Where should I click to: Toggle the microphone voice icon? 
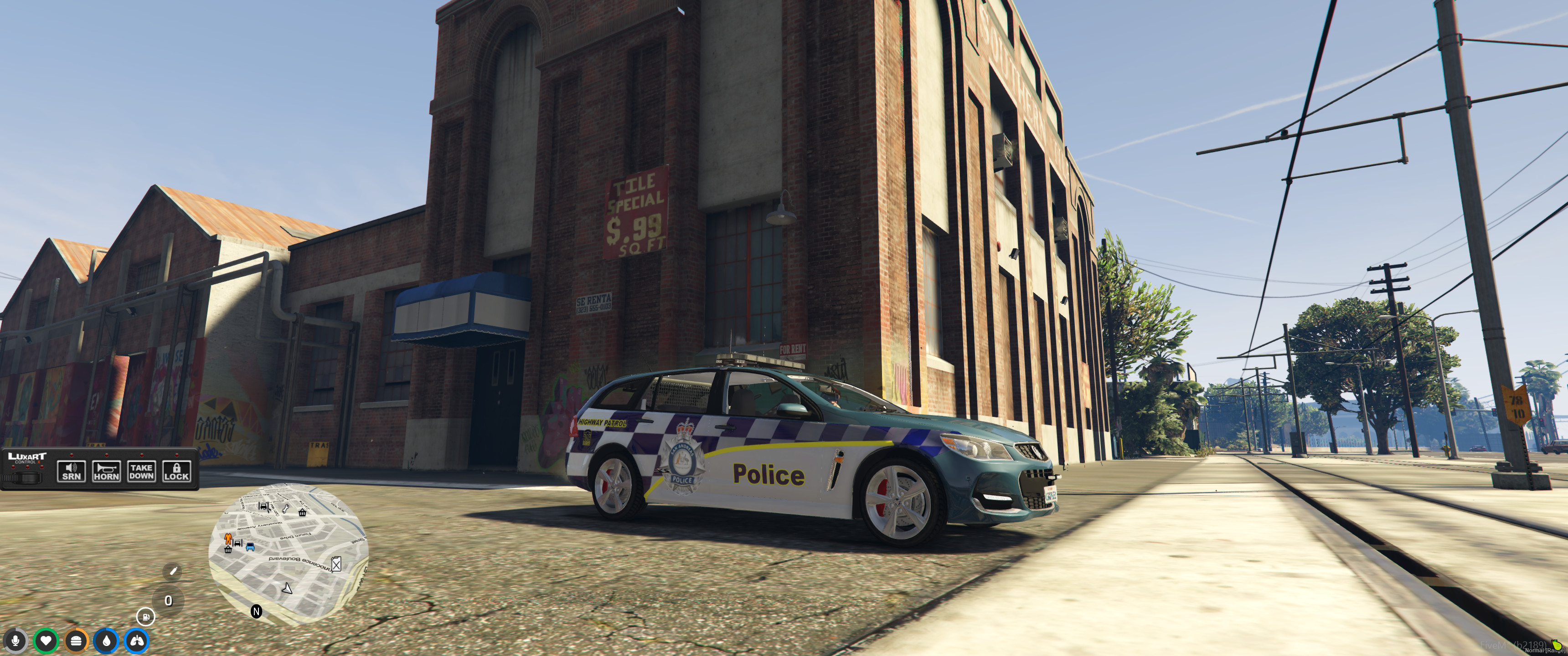coord(15,640)
